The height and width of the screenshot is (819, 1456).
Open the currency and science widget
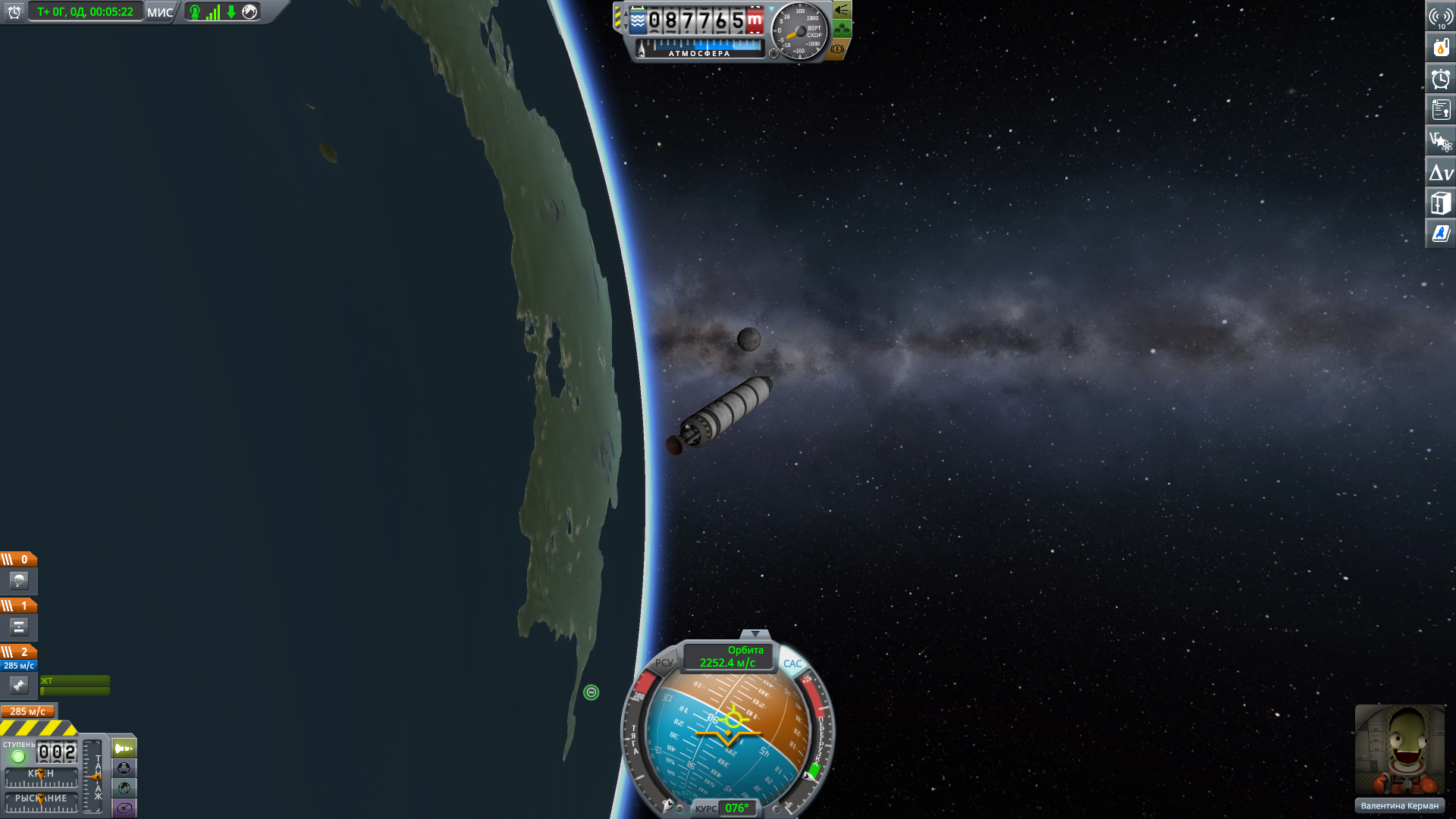pyautogui.click(x=1441, y=141)
